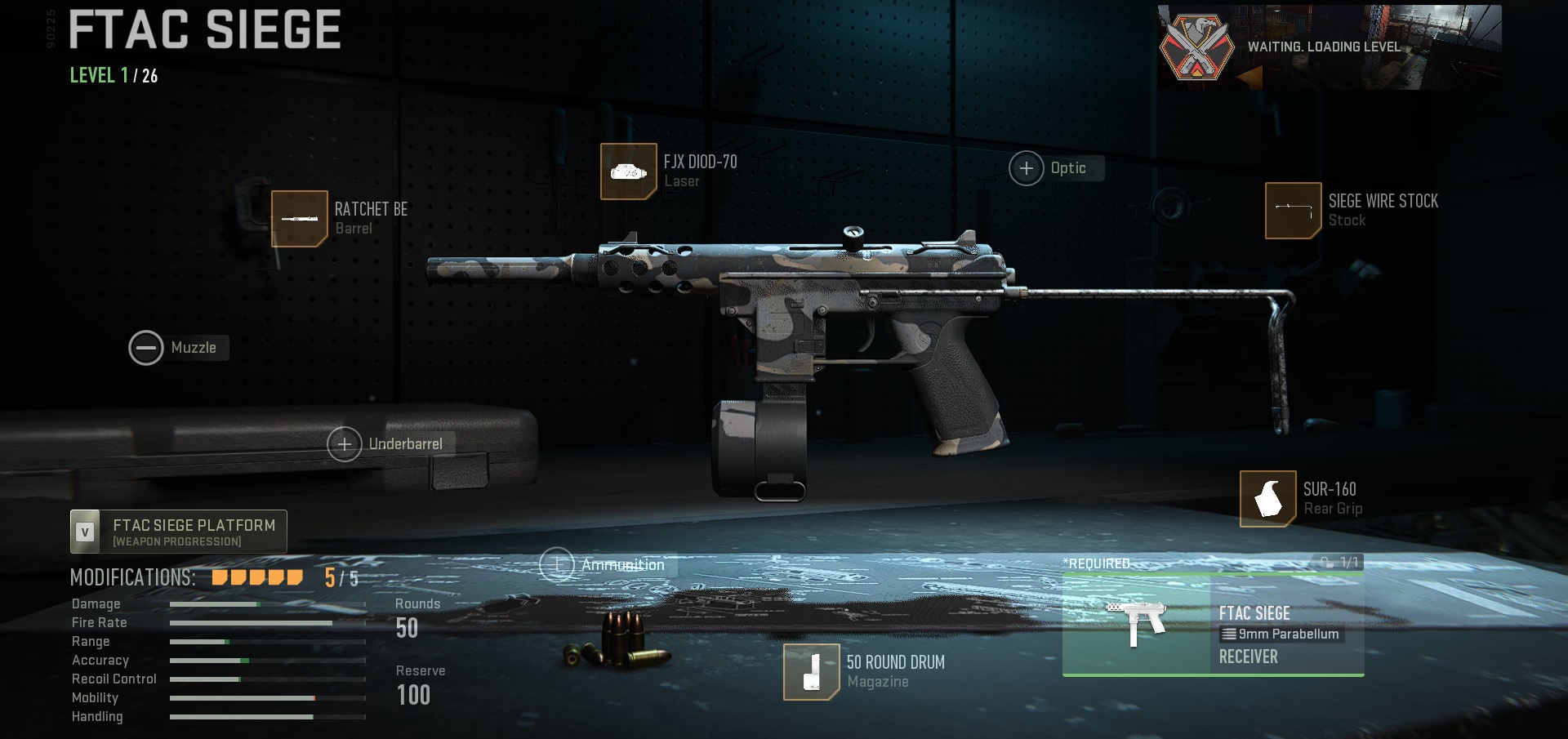Image resolution: width=1568 pixels, height=739 pixels.
Task: Expand the V weapon progression control
Action: tap(84, 530)
